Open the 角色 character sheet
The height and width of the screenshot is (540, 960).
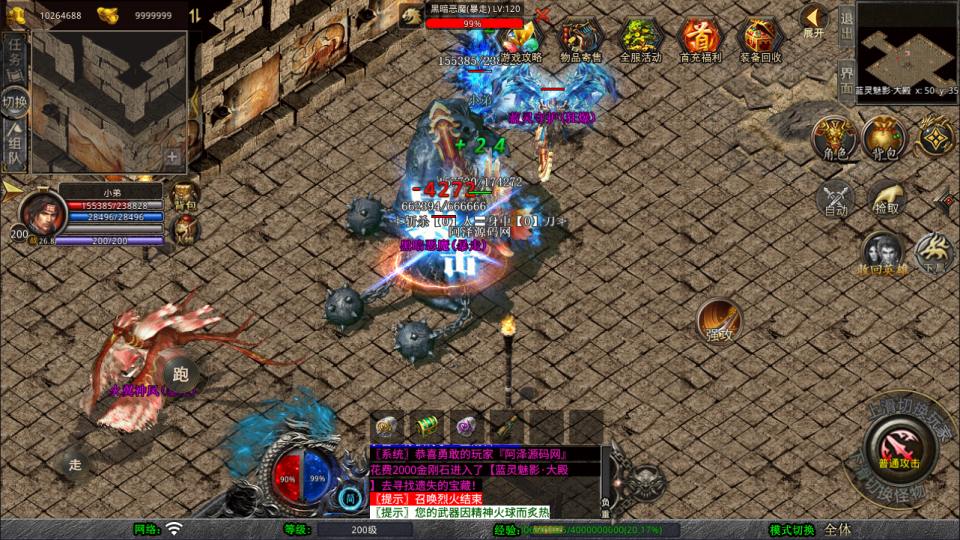point(833,137)
